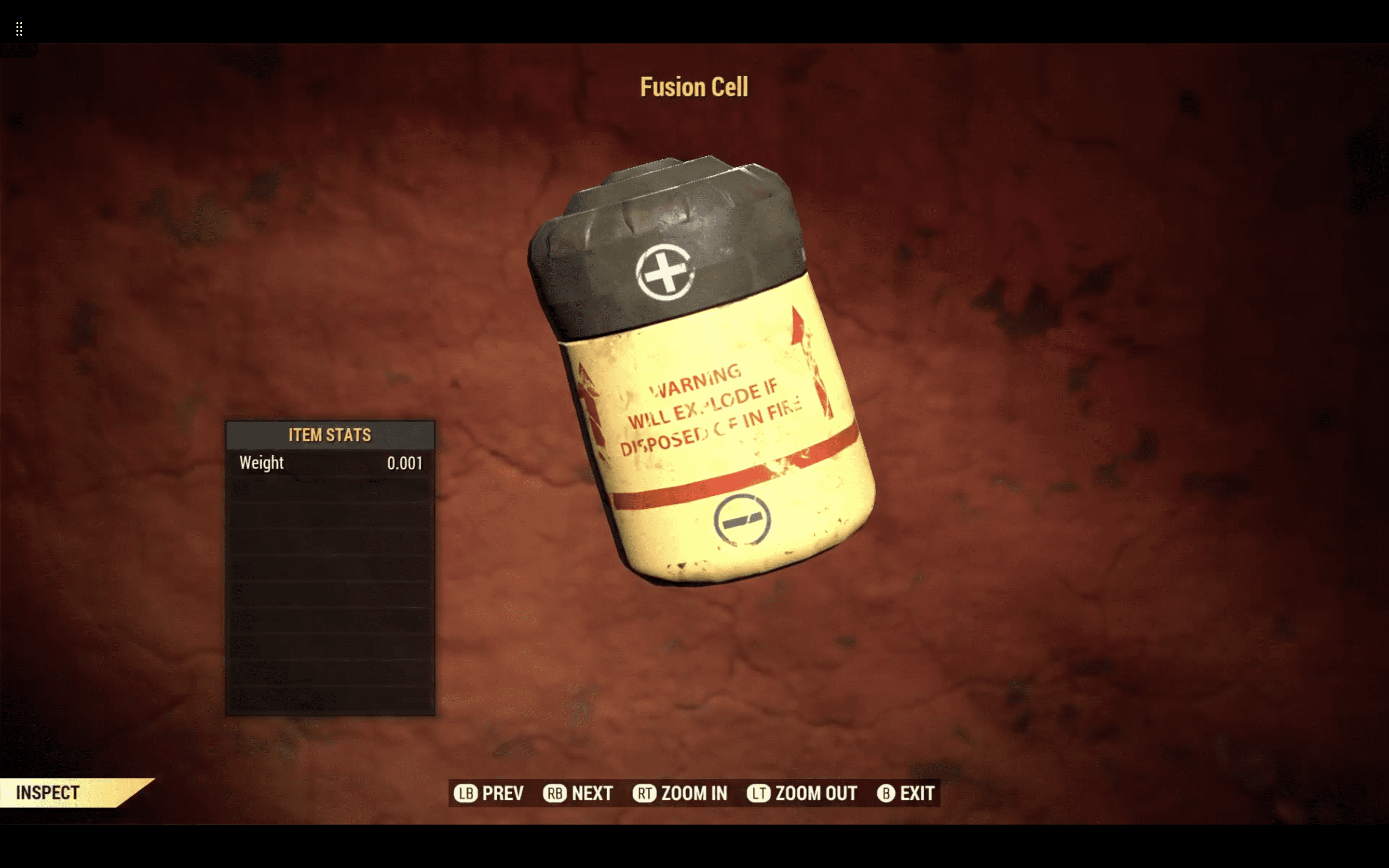Click the INSPECT label in the corner
The image size is (1389, 868).
[x=48, y=793]
